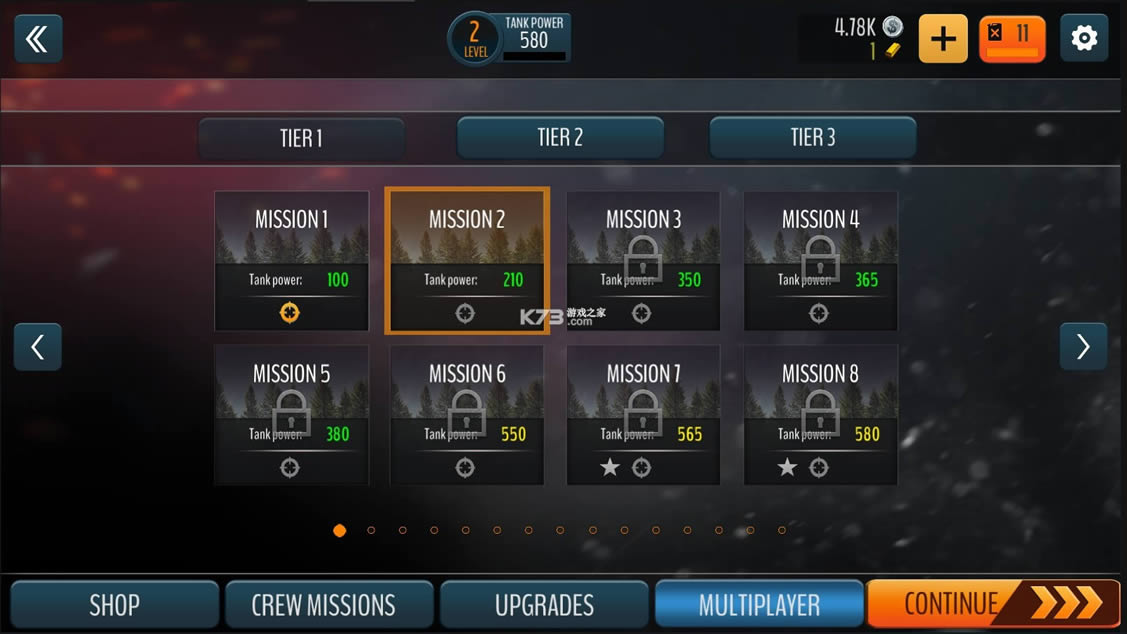Image resolution: width=1127 pixels, height=634 pixels.
Task: Switch to the Tier 3 tab
Action: (812, 138)
